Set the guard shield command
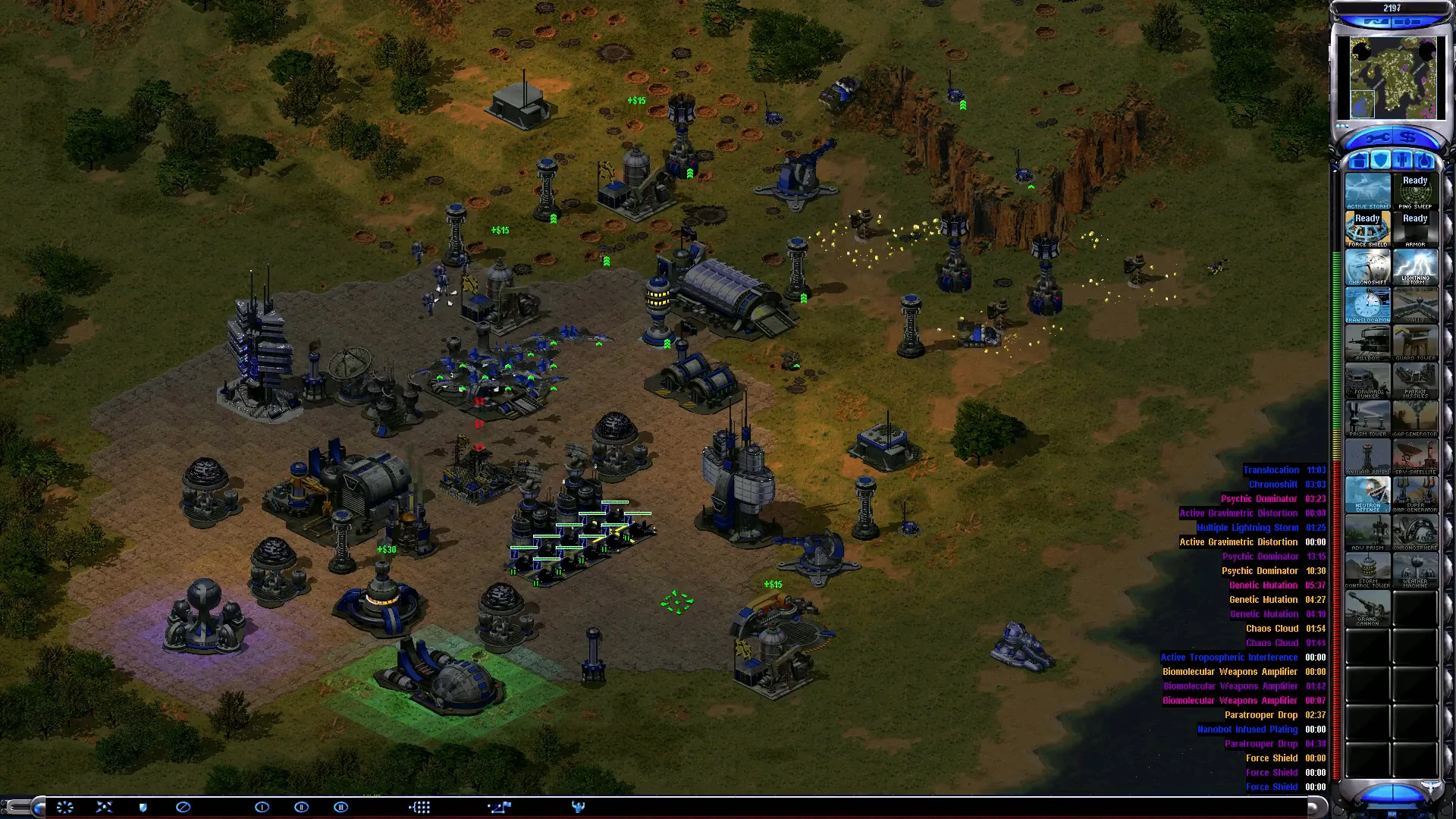Viewport: 1456px width, 819px height. pos(143,807)
